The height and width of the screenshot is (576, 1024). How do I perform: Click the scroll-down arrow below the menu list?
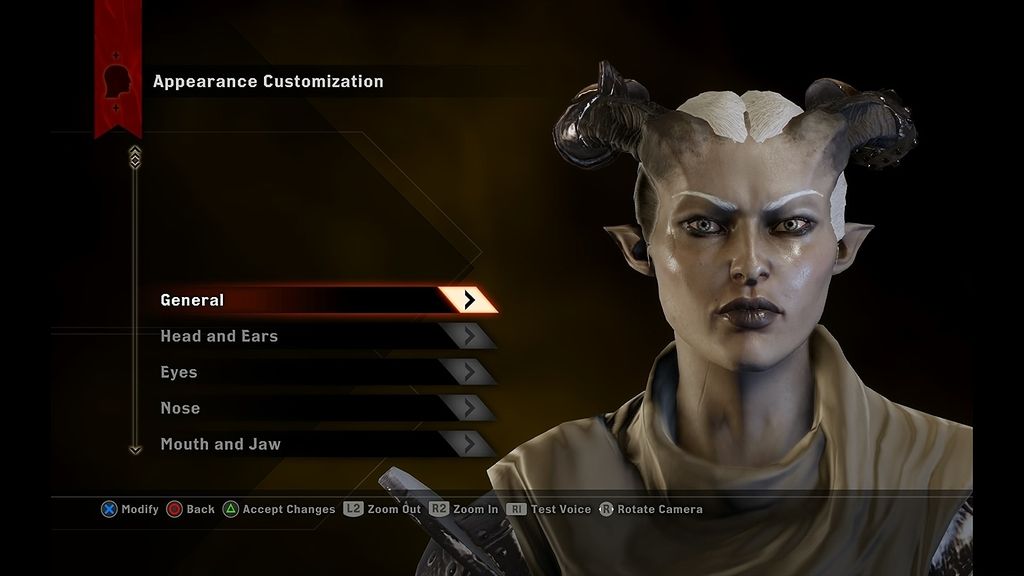(x=136, y=450)
